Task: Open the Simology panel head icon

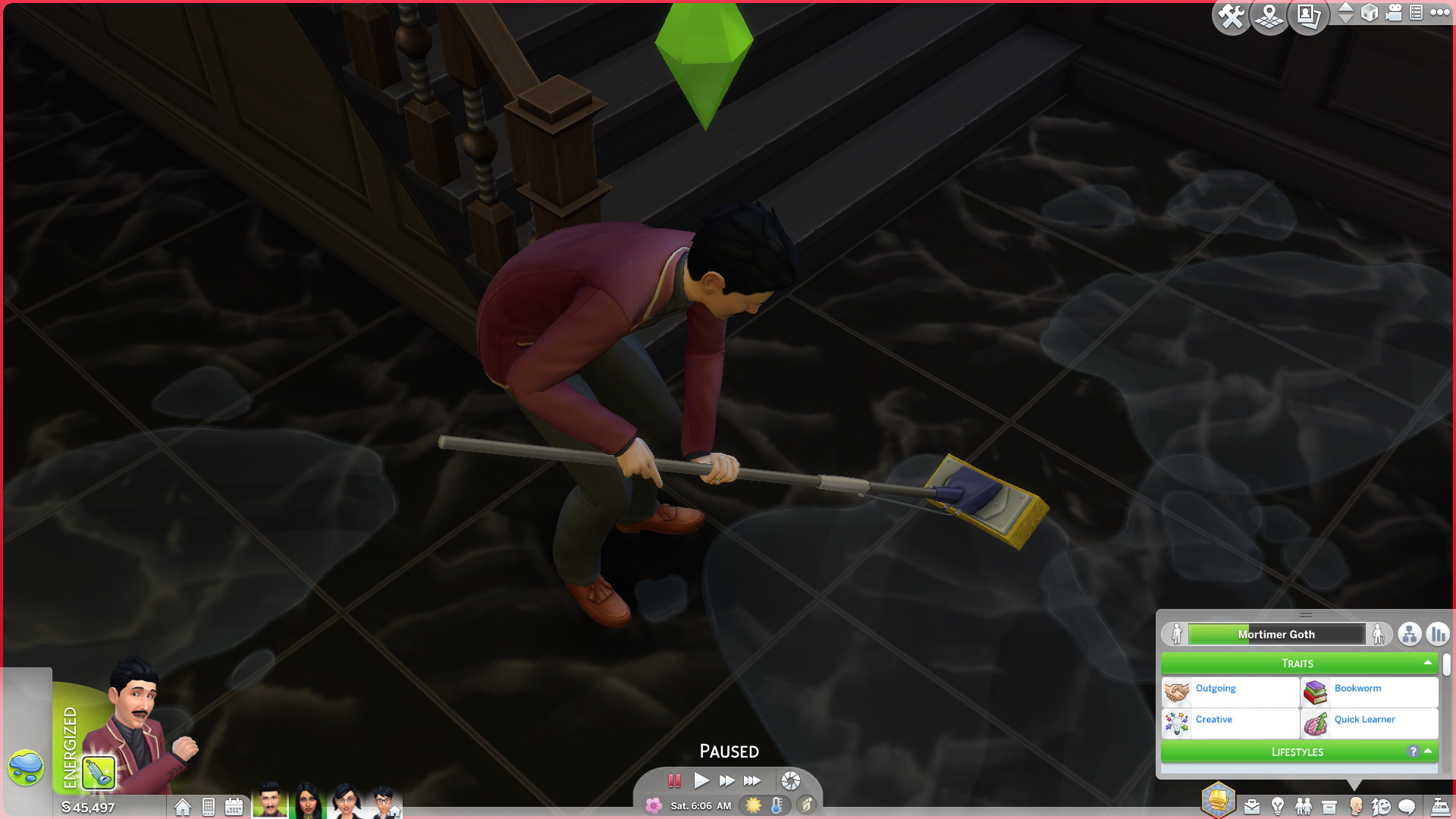Action: click(1357, 805)
